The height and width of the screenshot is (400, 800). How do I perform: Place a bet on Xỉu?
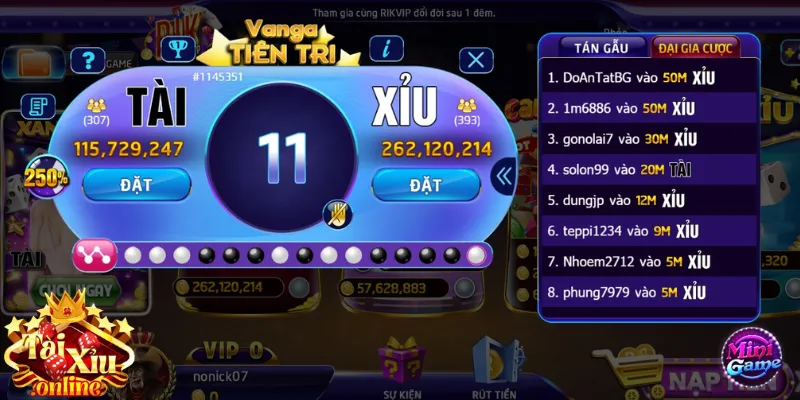[x=425, y=184]
